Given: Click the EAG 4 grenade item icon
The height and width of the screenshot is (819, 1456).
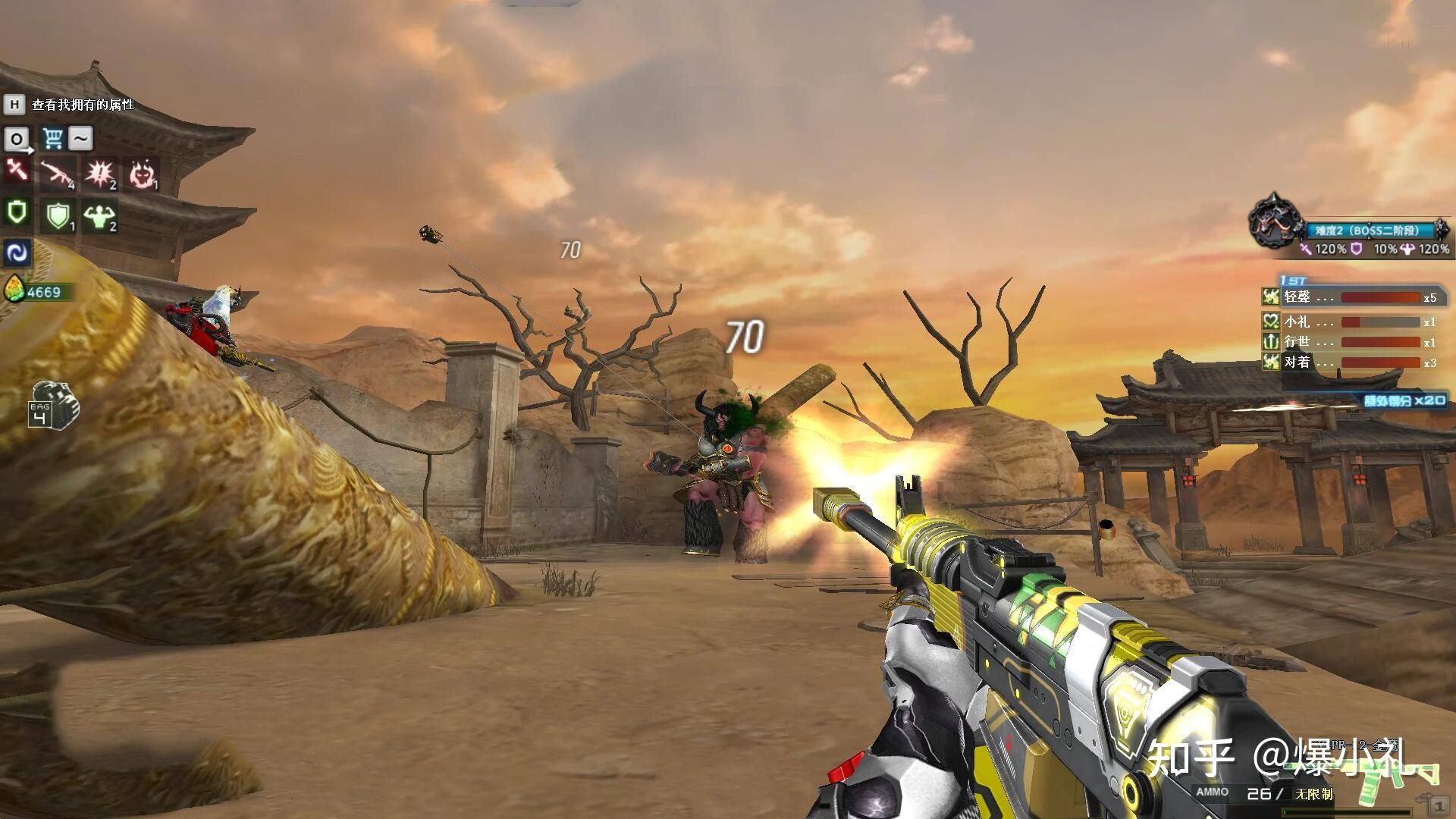Looking at the screenshot, I should click(x=53, y=403).
